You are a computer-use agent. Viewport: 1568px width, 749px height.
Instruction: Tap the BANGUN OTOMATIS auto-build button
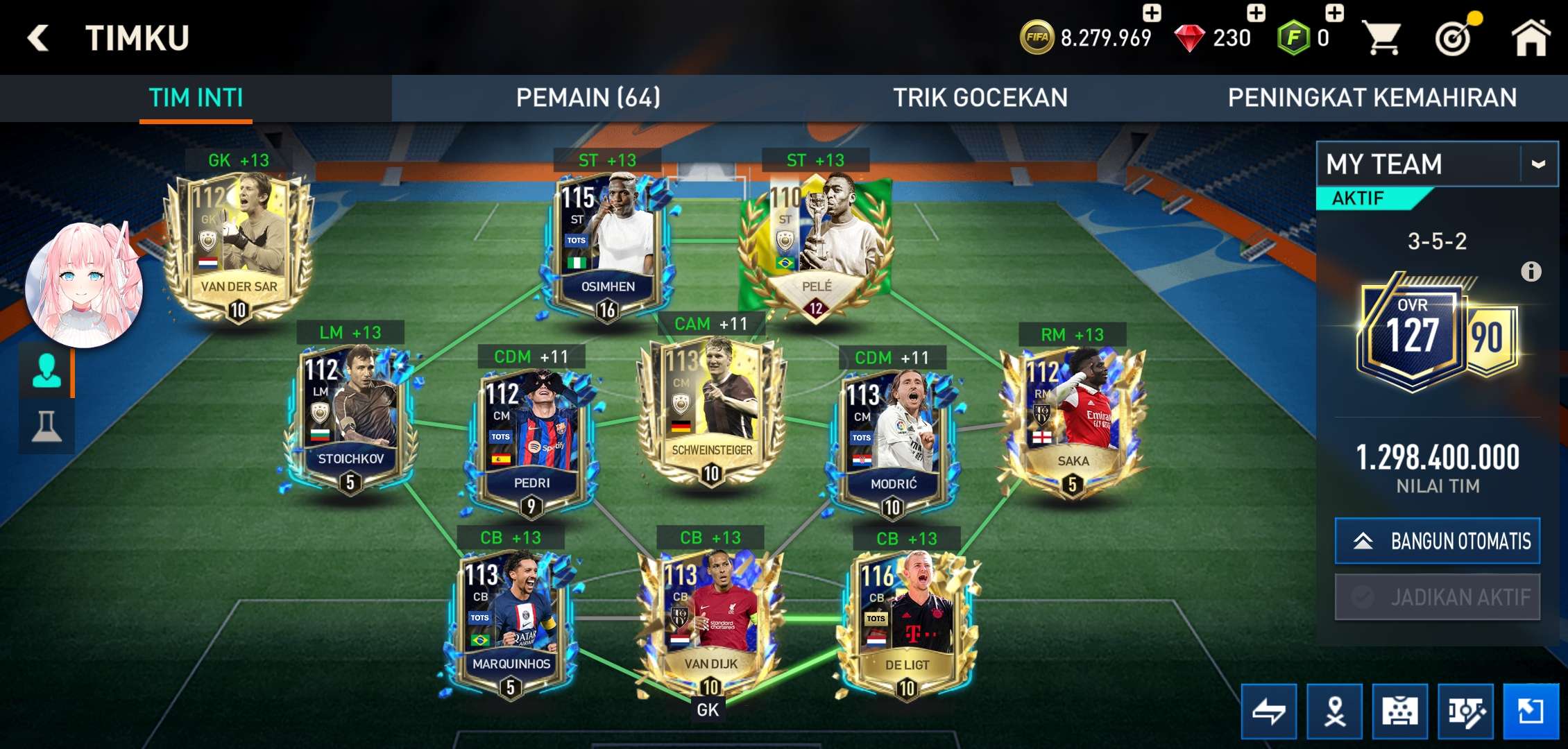pyautogui.click(x=1437, y=541)
